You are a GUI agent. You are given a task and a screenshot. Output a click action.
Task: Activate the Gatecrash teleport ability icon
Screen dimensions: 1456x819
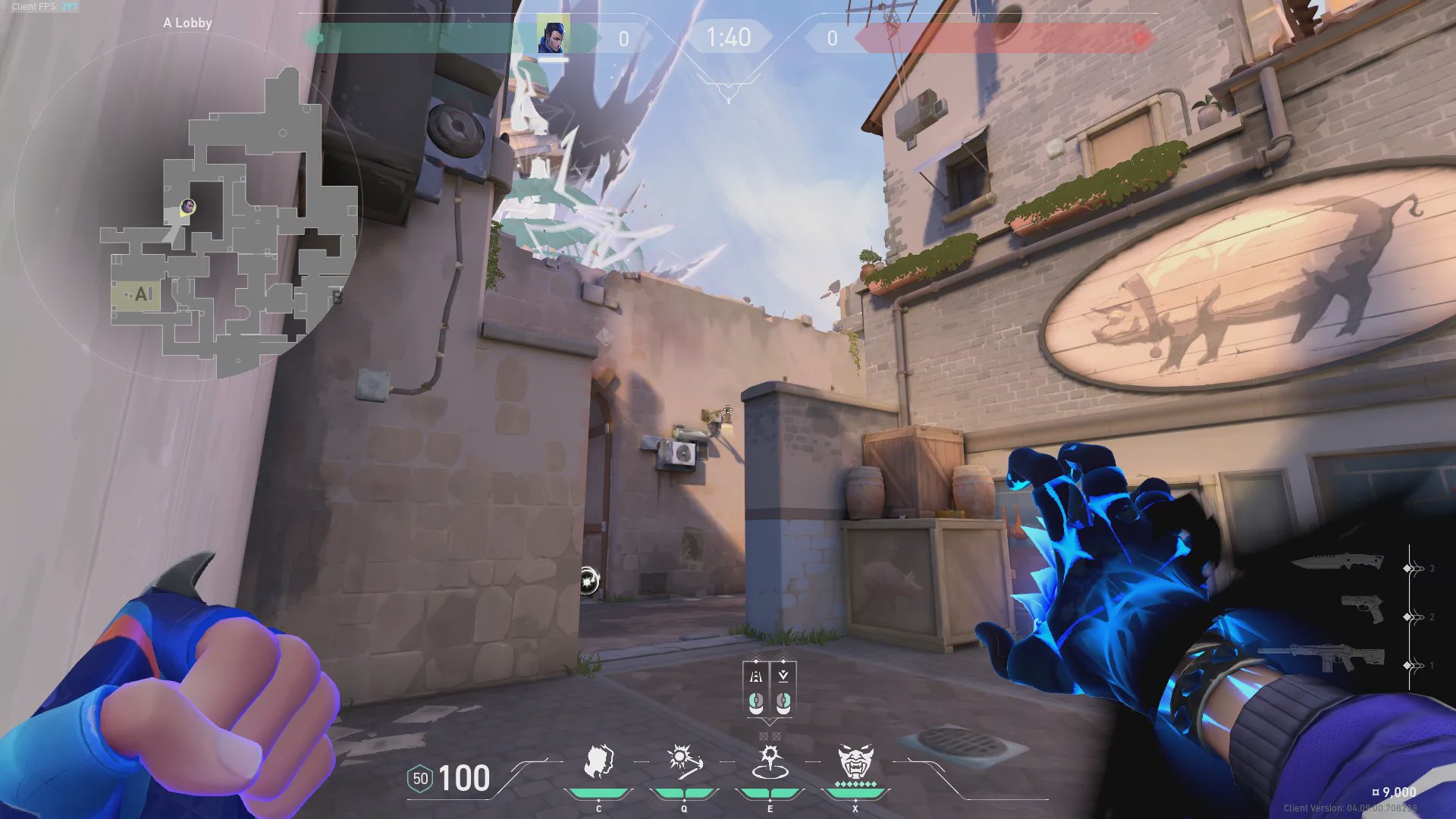(x=770, y=761)
